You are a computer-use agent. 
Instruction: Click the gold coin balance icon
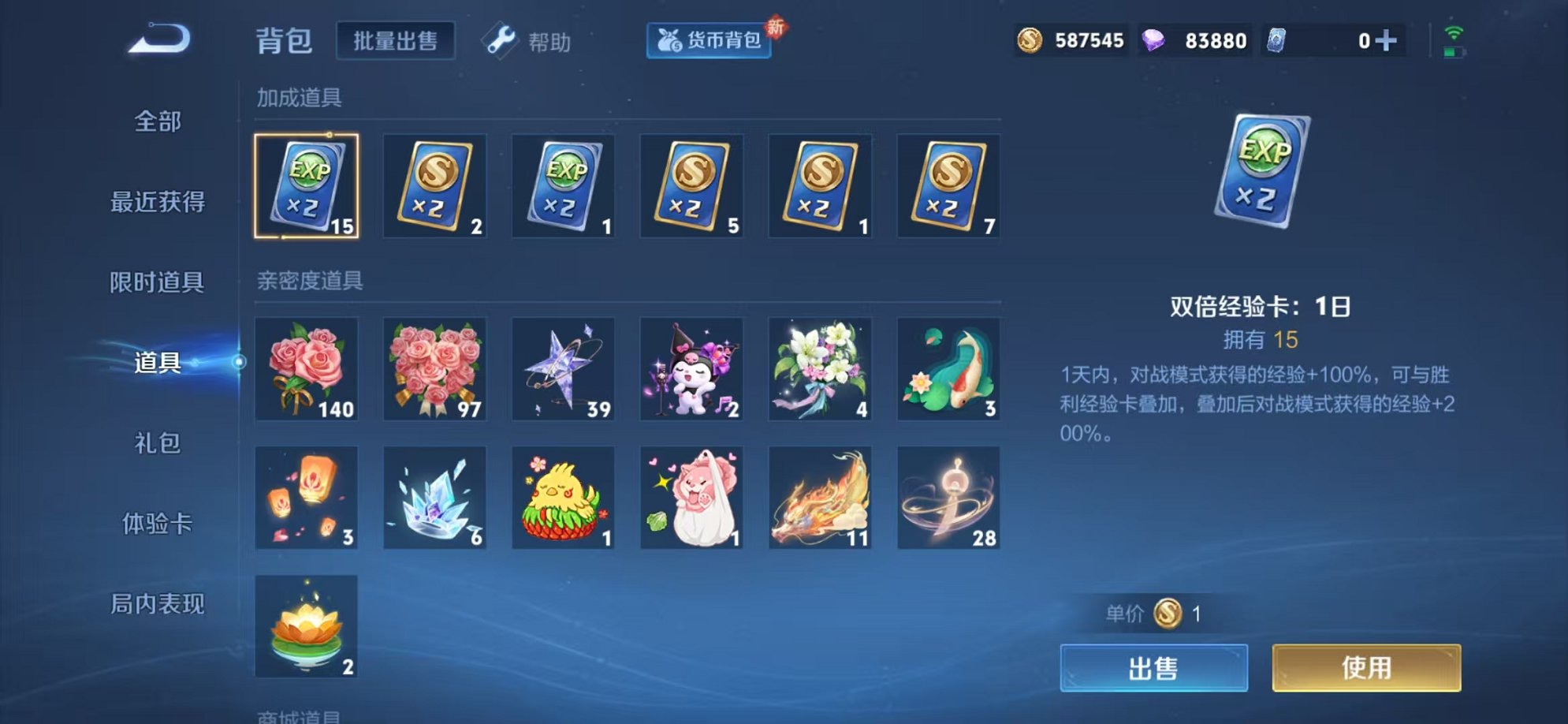[x=1031, y=39]
